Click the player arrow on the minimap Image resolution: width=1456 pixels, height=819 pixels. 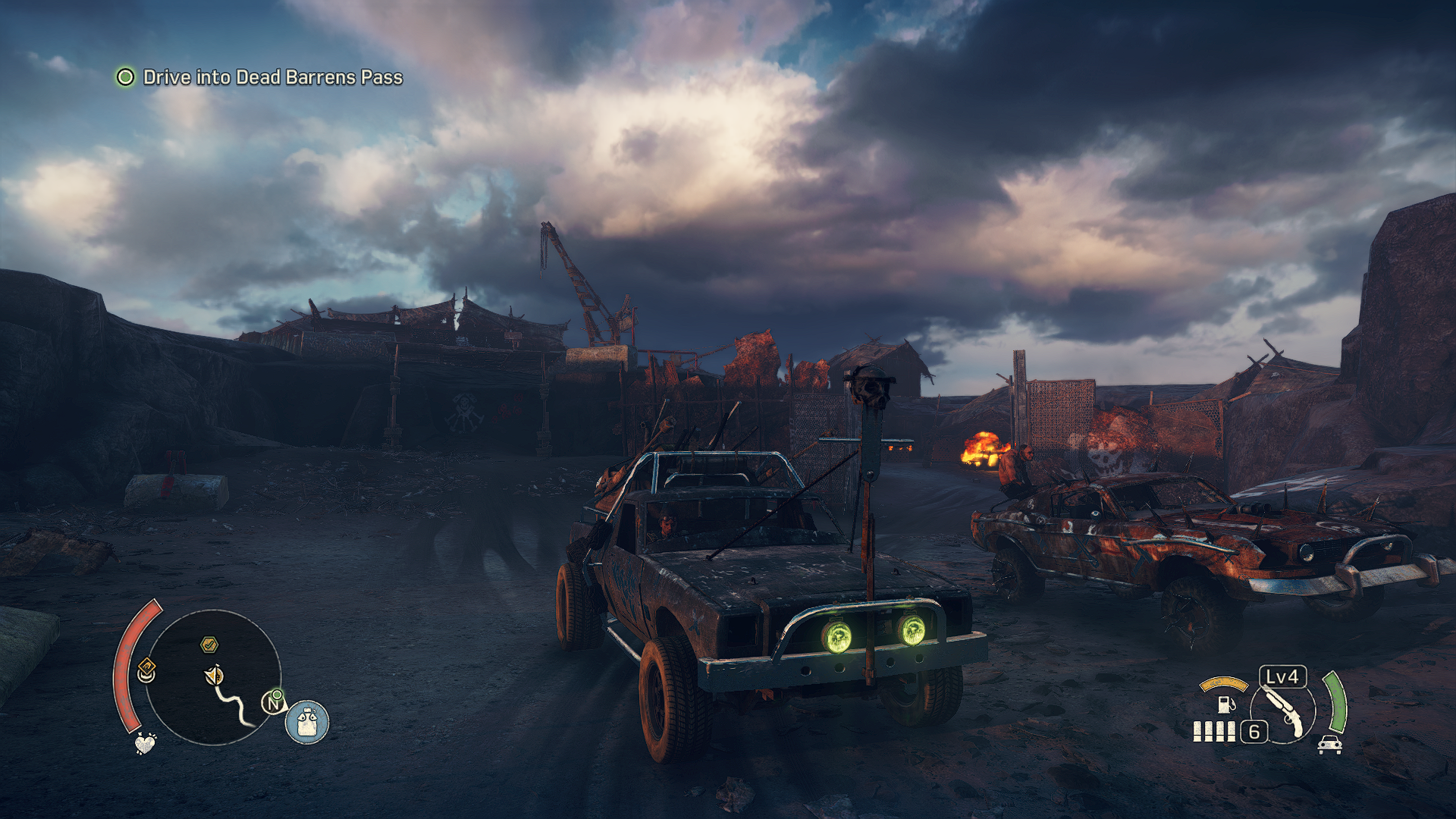click(215, 675)
